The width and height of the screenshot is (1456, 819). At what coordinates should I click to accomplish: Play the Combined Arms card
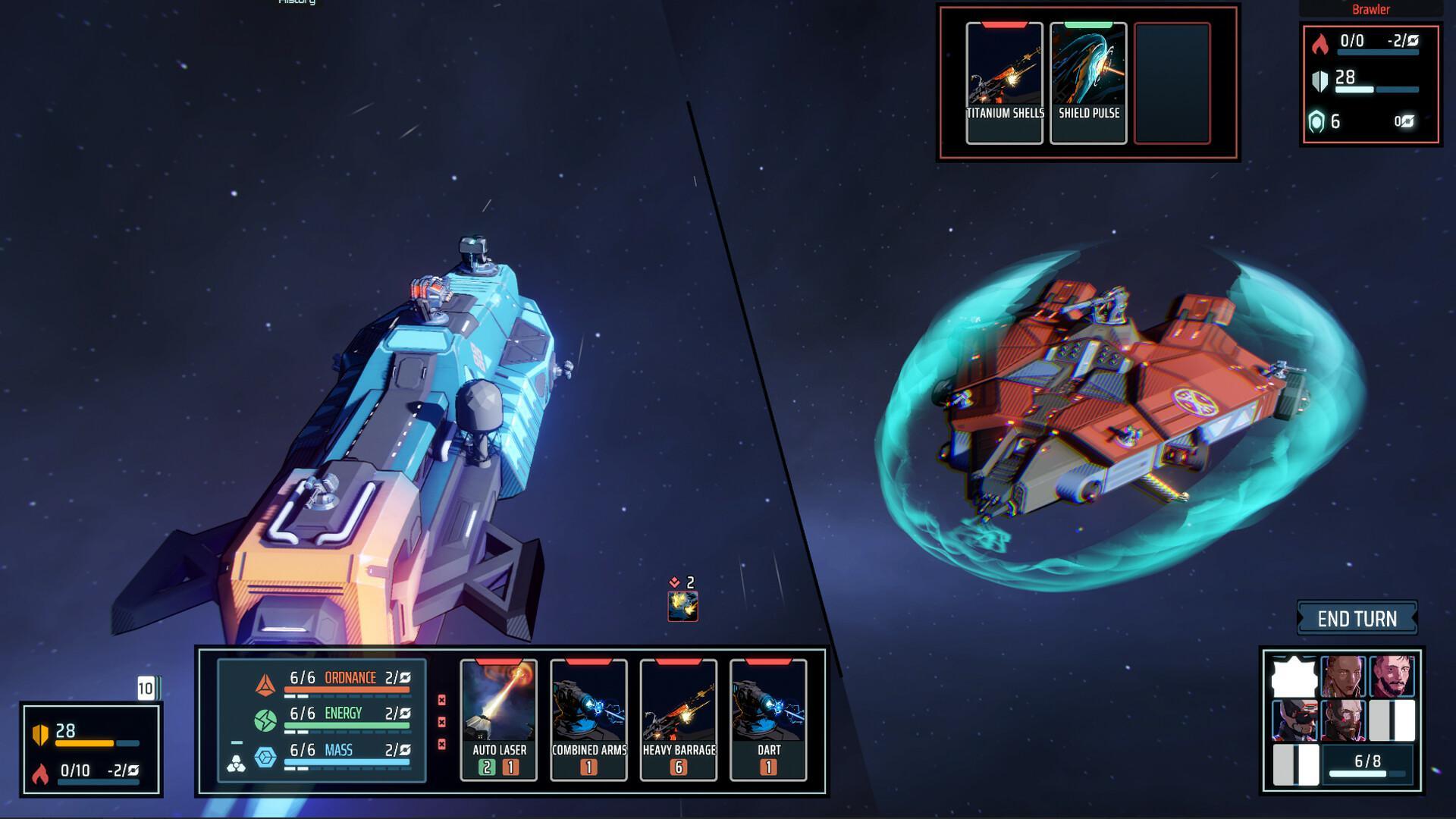click(x=588, y=718)
